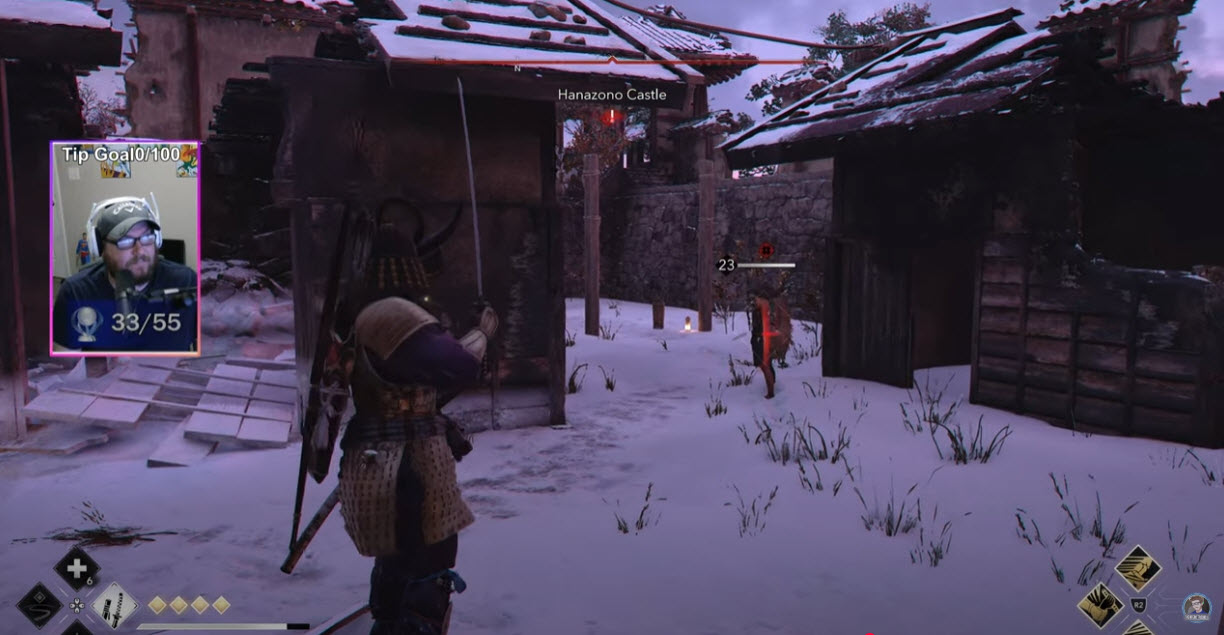This screenshot has width=1224, height=635.
Task: Click the streamer avatar logo badge
Action: (x=1196, y=607)
